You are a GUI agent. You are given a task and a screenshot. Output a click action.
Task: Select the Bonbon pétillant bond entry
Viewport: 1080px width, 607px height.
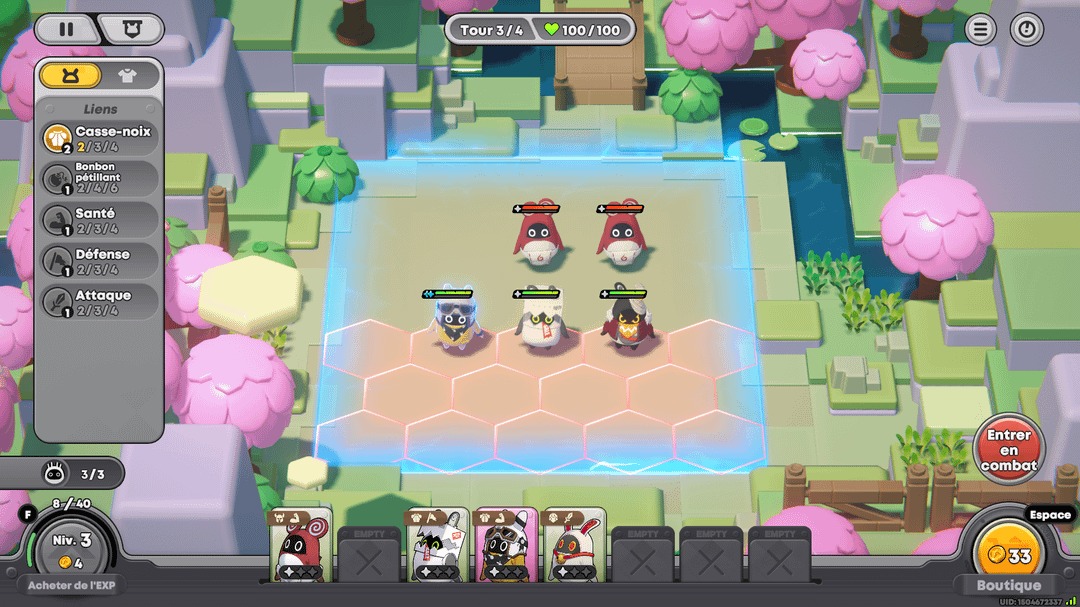[100, 179]
